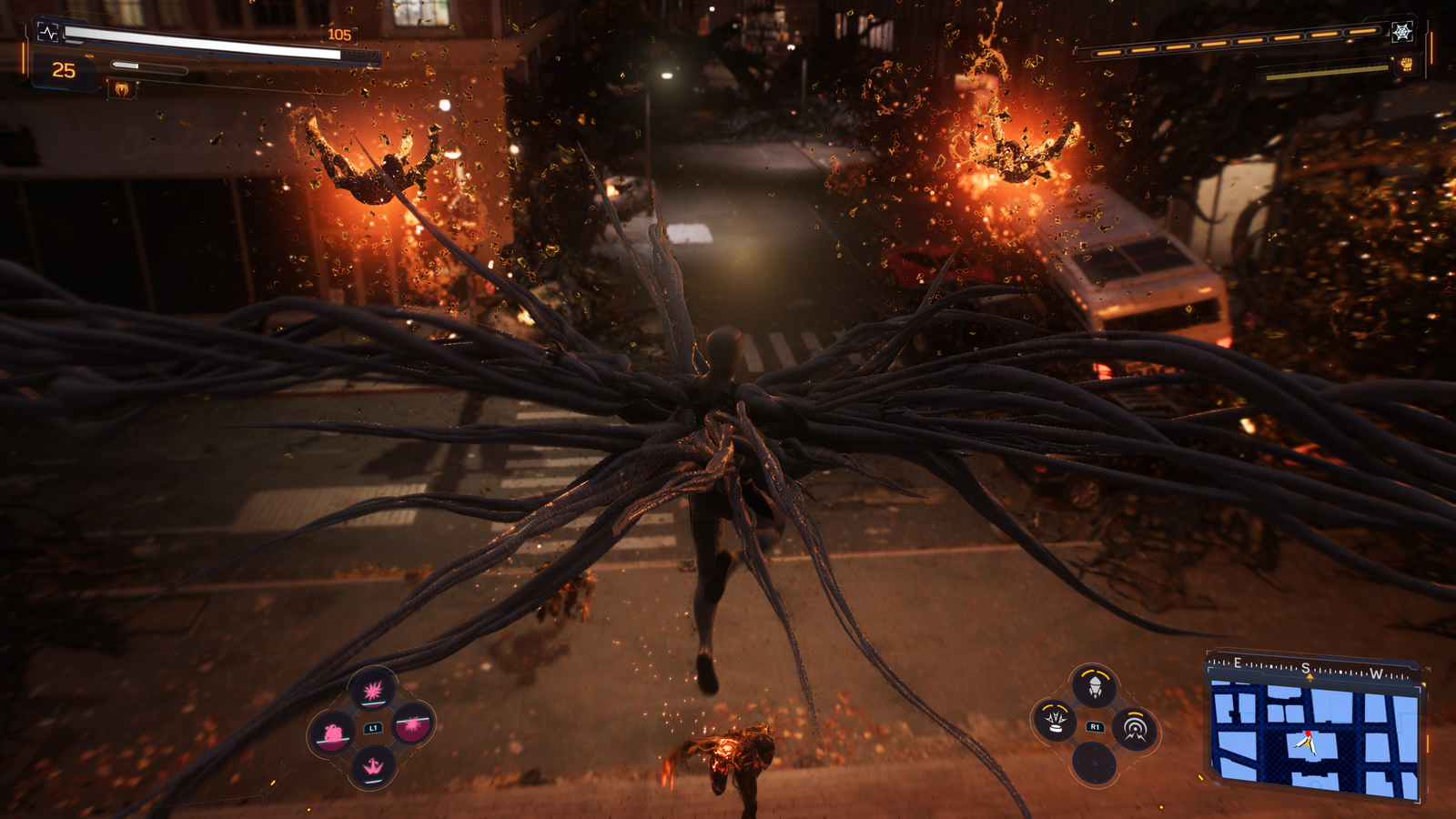Select the empty crossed-out gadget slot
Screen dimensions: 1456x819
pos(1095,763)
